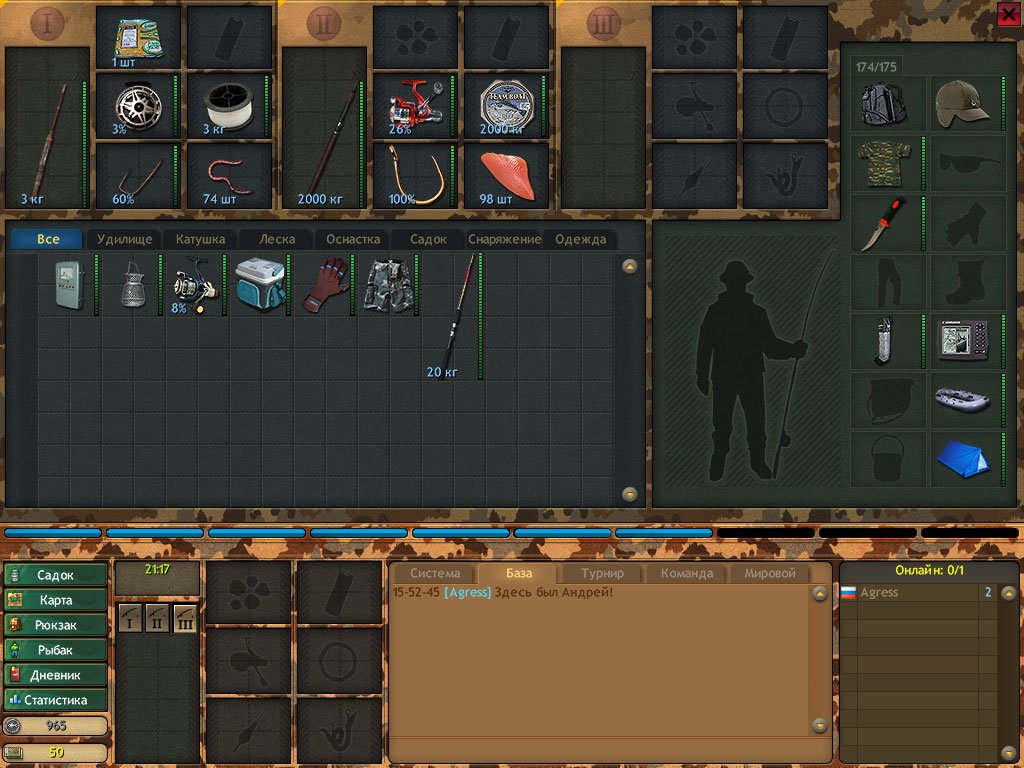Select the Садок inventory tab
Image resolution: width=1024 pixels, height=768 pixels.
point(425,240)
